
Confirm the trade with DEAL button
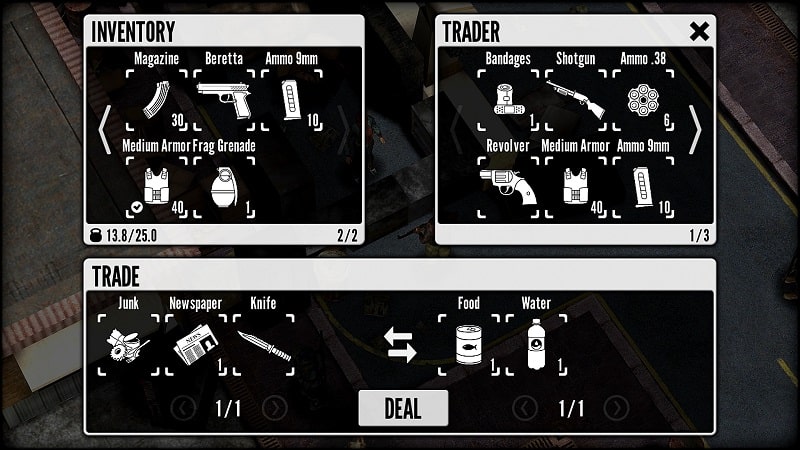click(403, 408)
